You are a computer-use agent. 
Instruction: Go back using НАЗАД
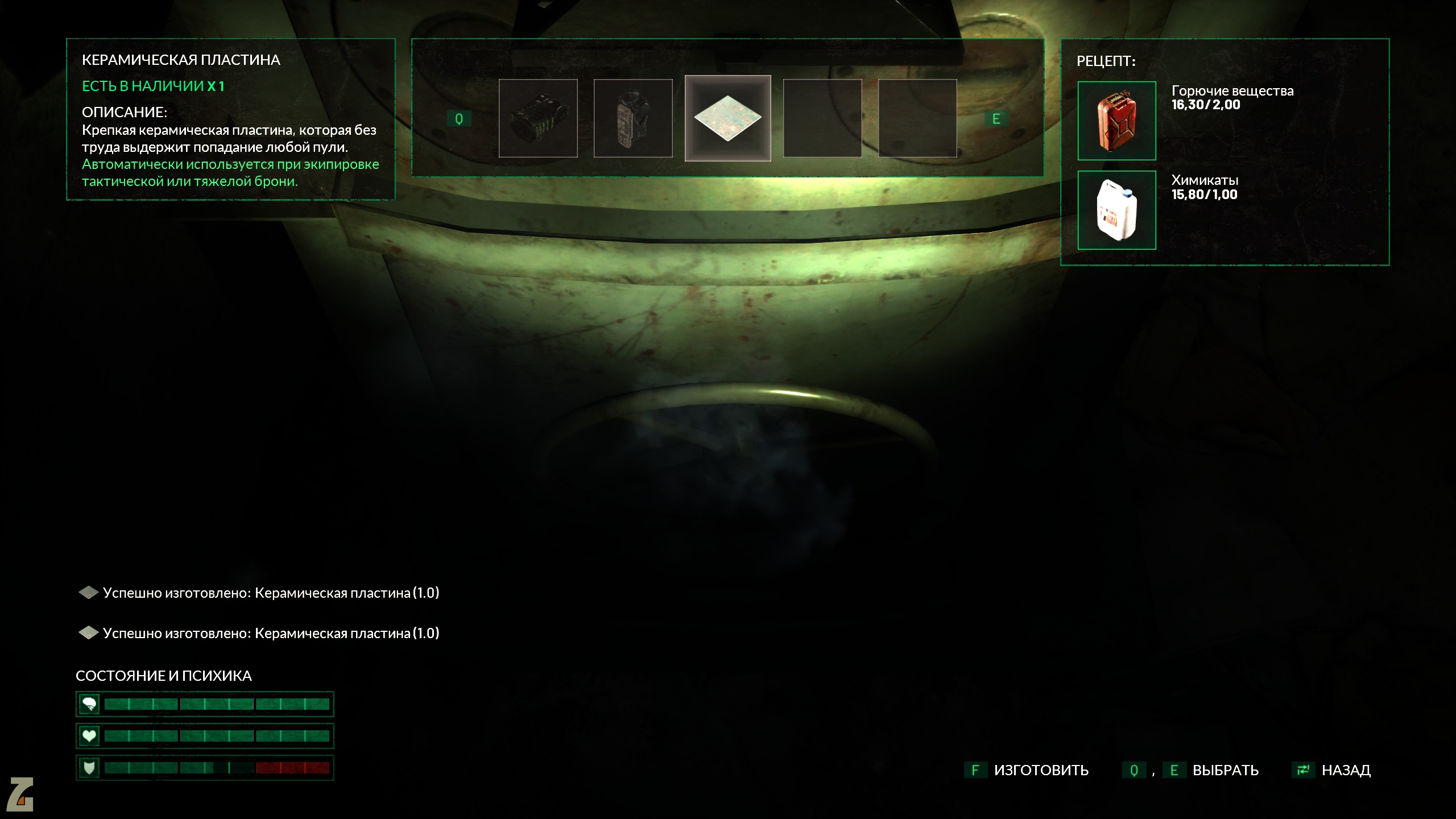click(x=1345, y=770)
